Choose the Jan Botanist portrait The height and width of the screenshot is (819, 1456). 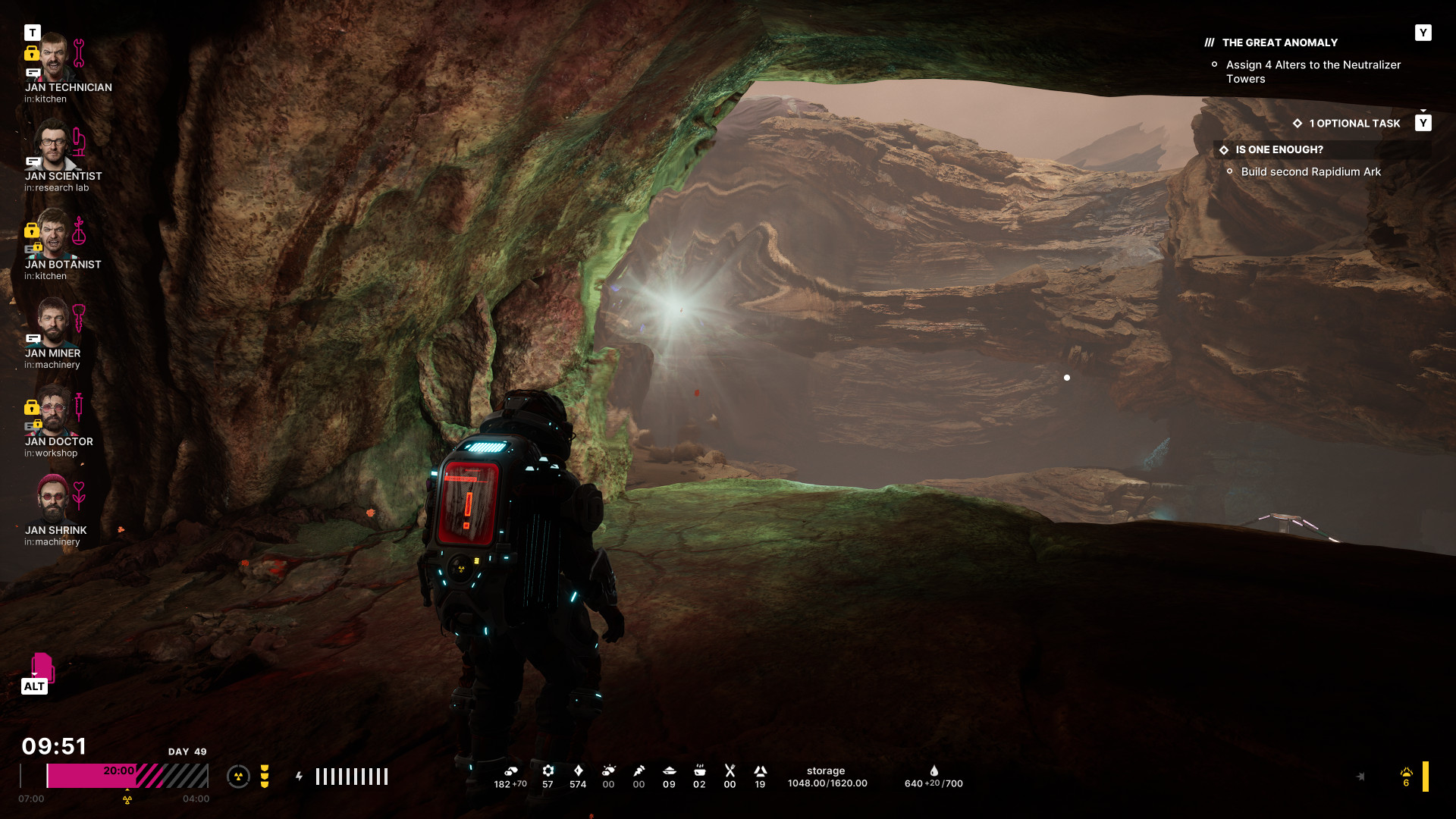[53, 234]
